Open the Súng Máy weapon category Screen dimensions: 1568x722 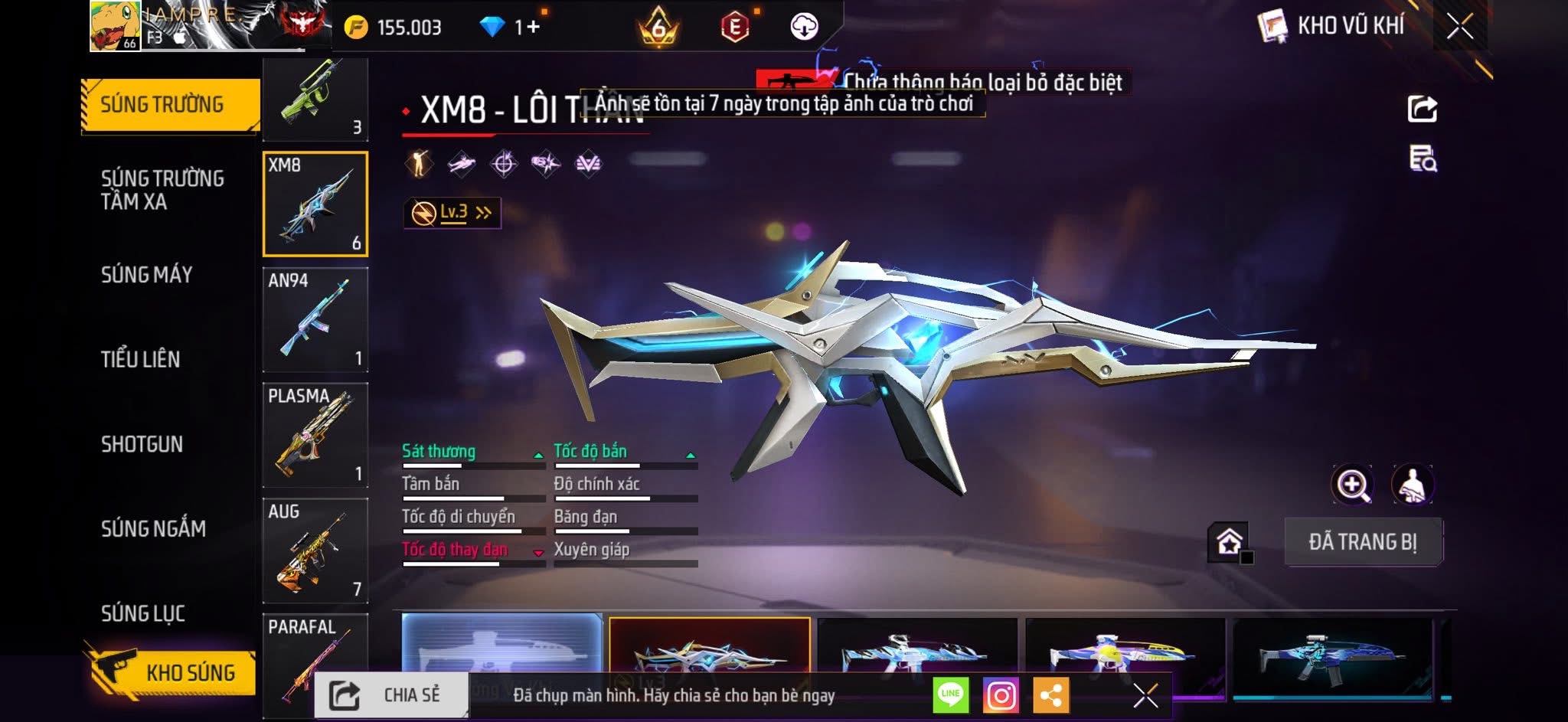click(x=147, y=274)
